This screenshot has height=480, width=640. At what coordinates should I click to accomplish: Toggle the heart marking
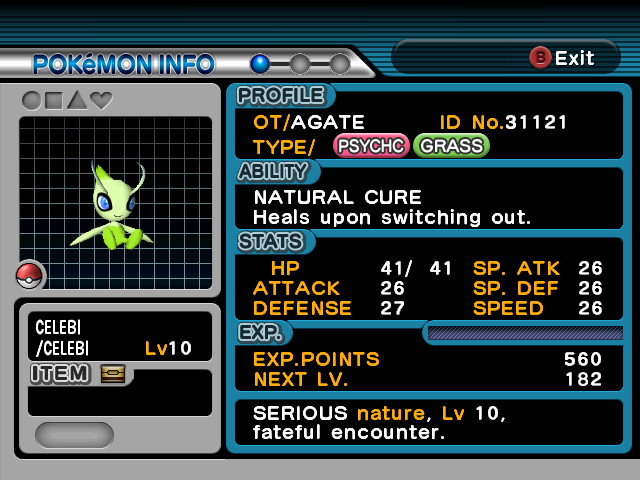coord(101,101)
